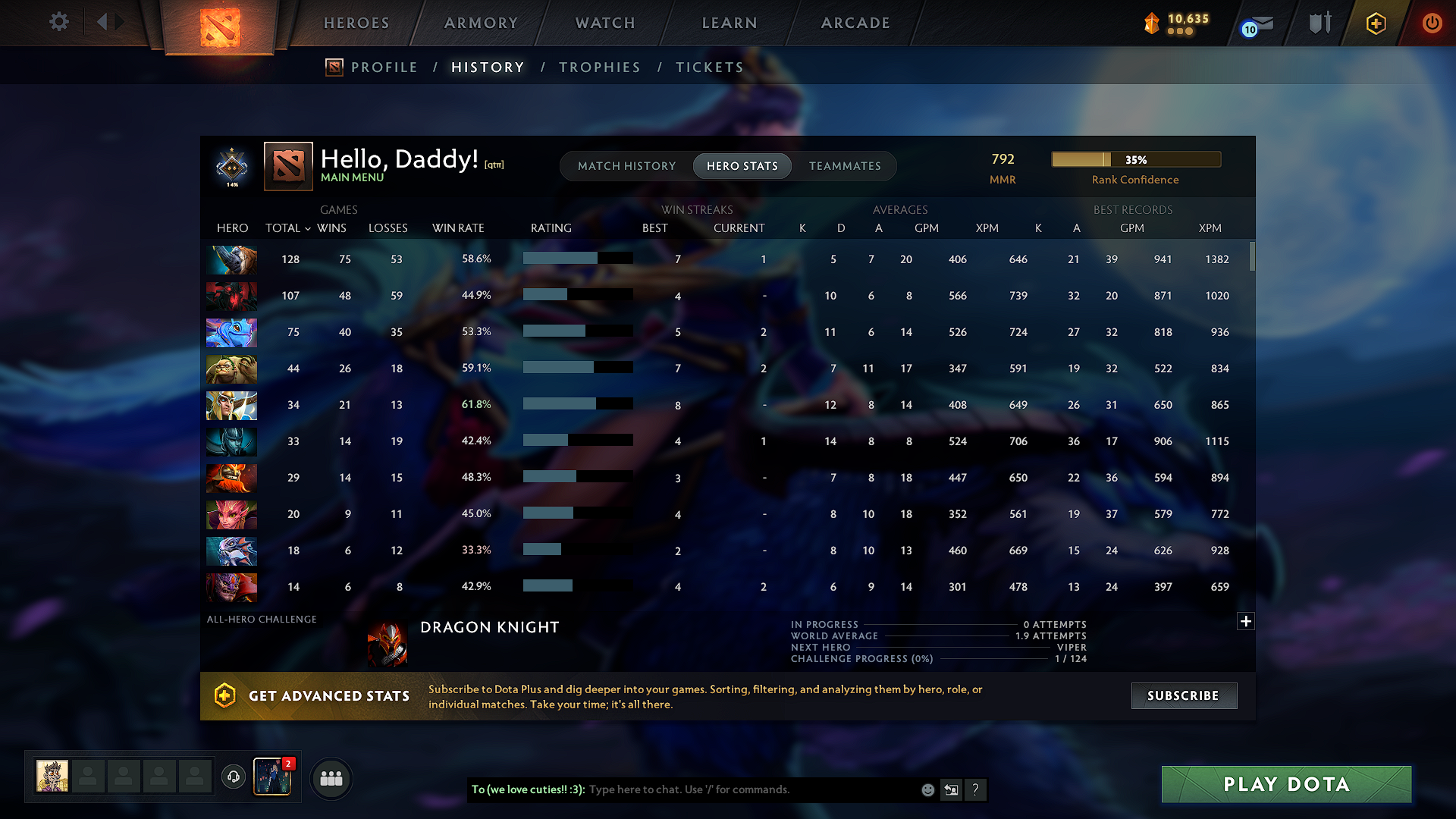This screenshot has height=819, width=1456.
Task: Open friends list with the group icon
Action: coord(331,778)
